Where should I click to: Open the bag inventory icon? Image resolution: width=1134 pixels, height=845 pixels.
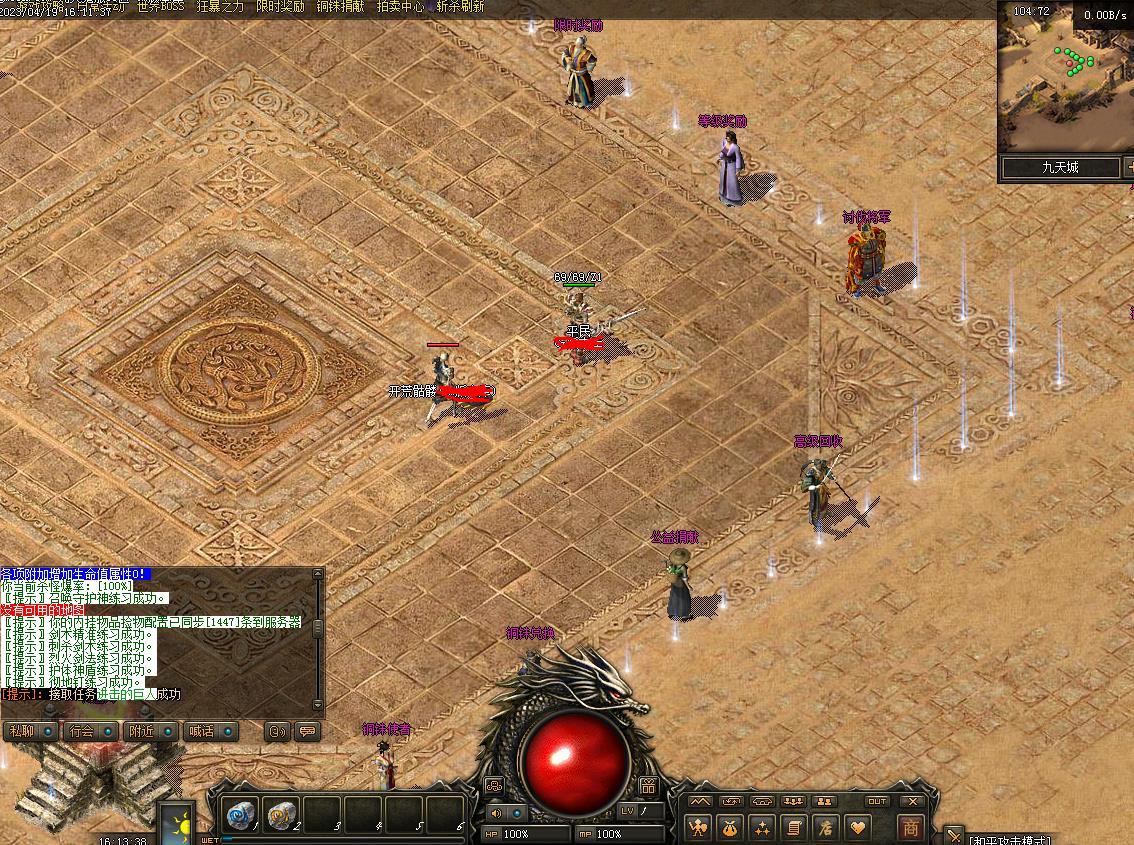click(x=730, y=828)
